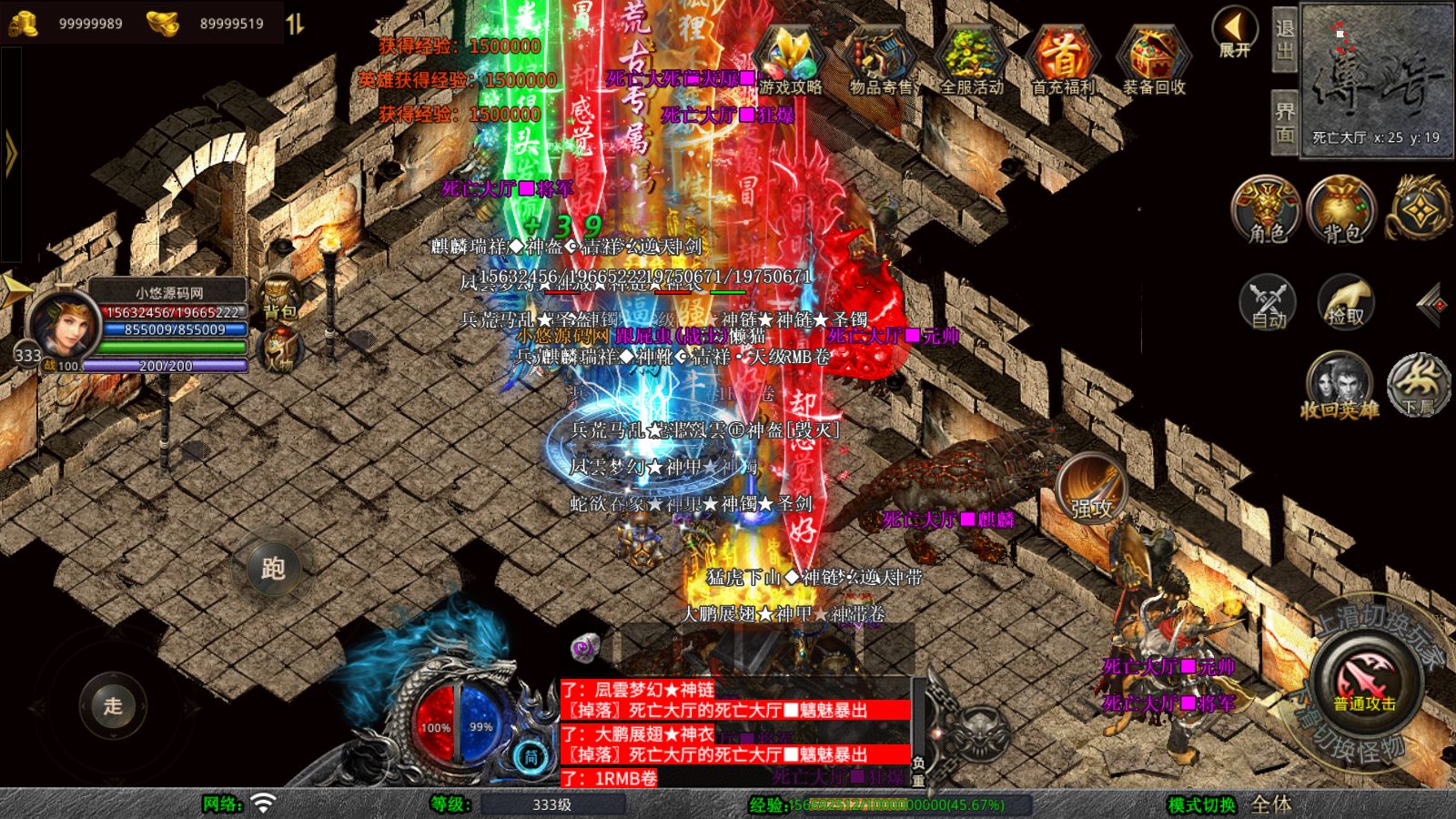Open the 游戏攻略 game guide icon
Screen dimensions: 1456x819
click(790, 59)
